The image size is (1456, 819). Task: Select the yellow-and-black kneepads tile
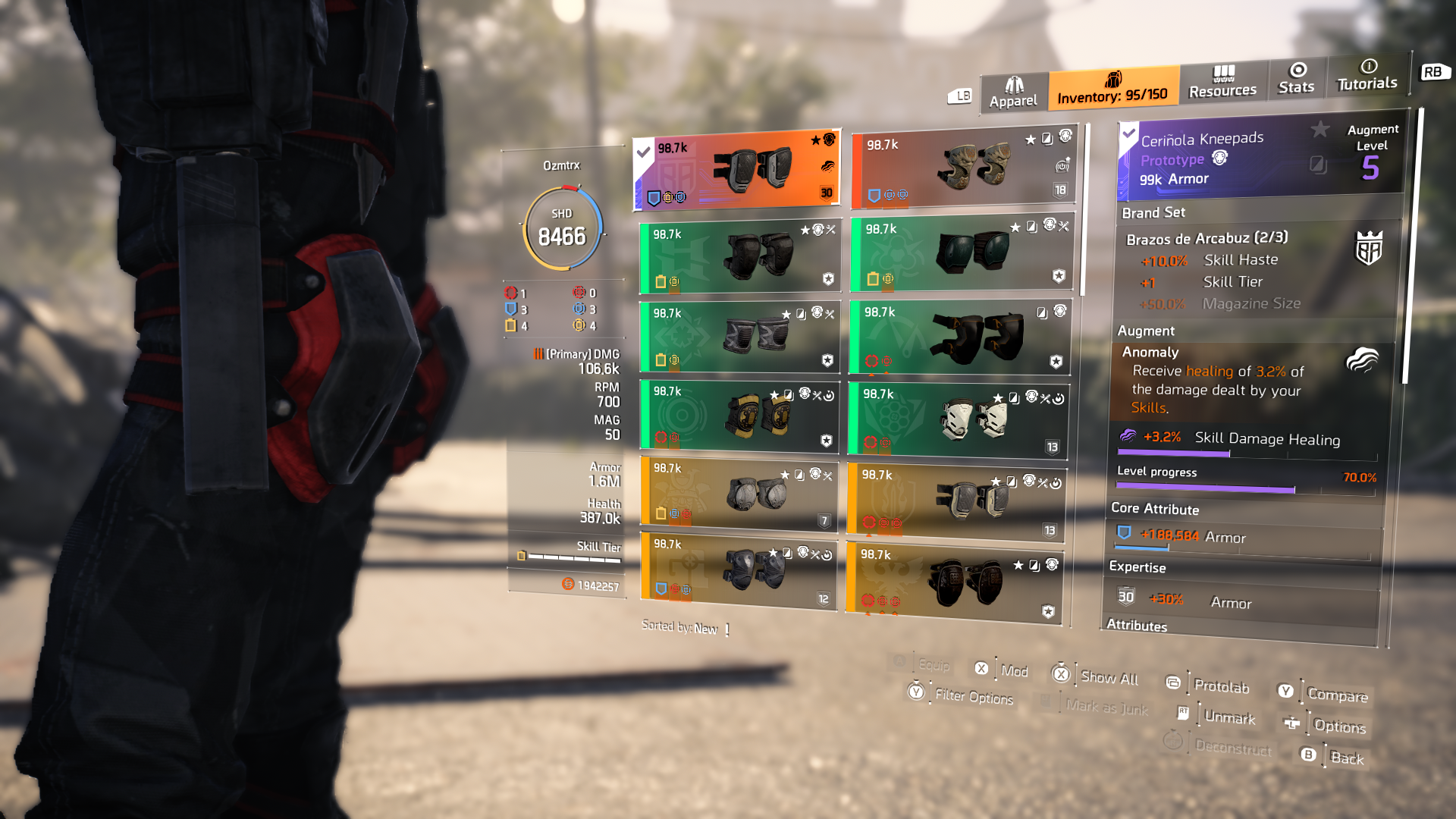739,415
